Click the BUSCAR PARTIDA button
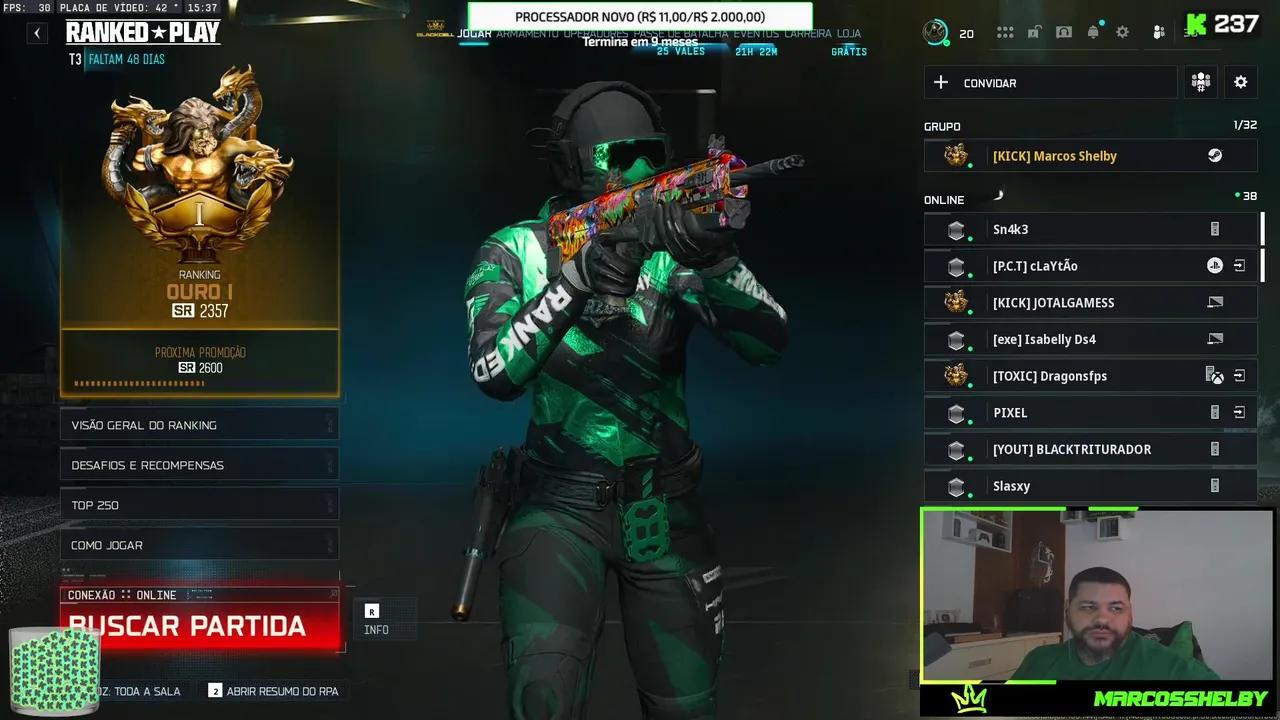 (190, 626)
